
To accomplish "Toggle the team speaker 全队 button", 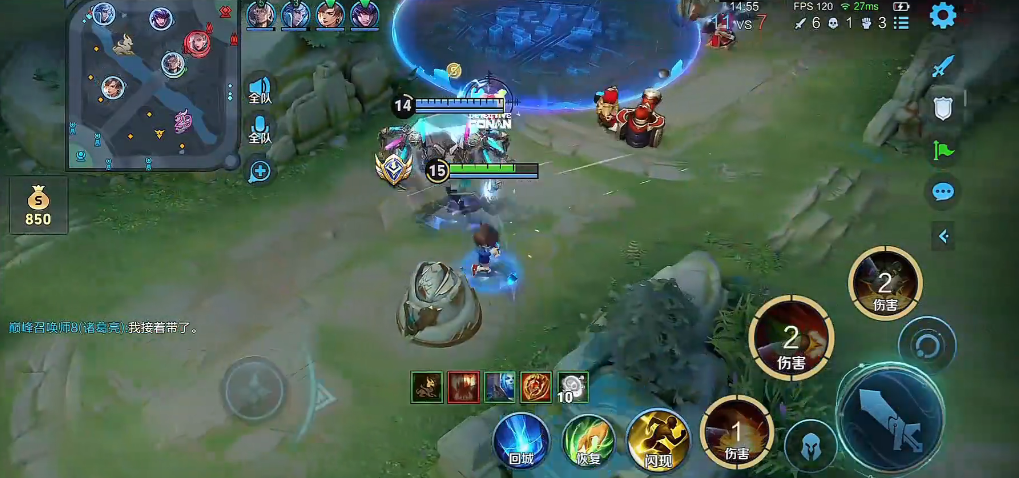I will coord(259,90).
